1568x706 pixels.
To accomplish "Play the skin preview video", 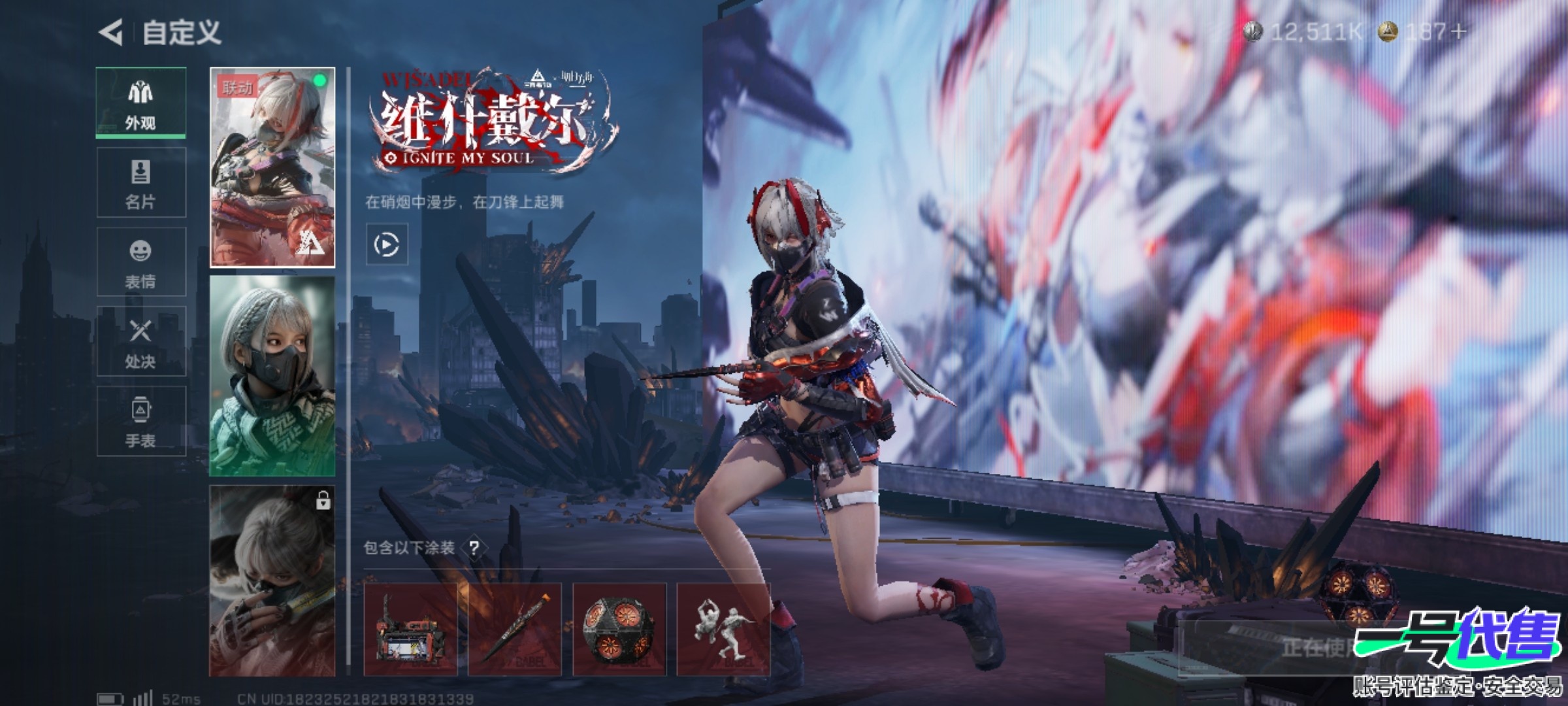I will click(387, 245).
